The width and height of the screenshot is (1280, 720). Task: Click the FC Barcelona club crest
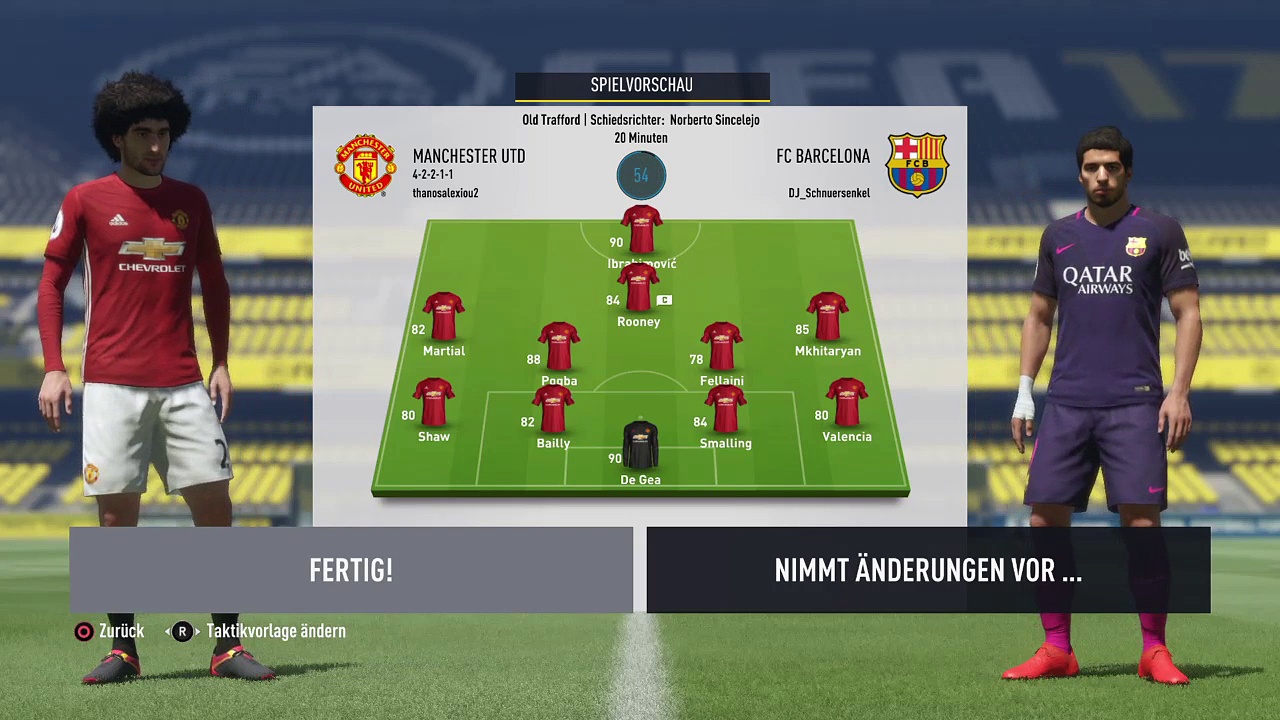pyautogui.click(x=917, y=166)
